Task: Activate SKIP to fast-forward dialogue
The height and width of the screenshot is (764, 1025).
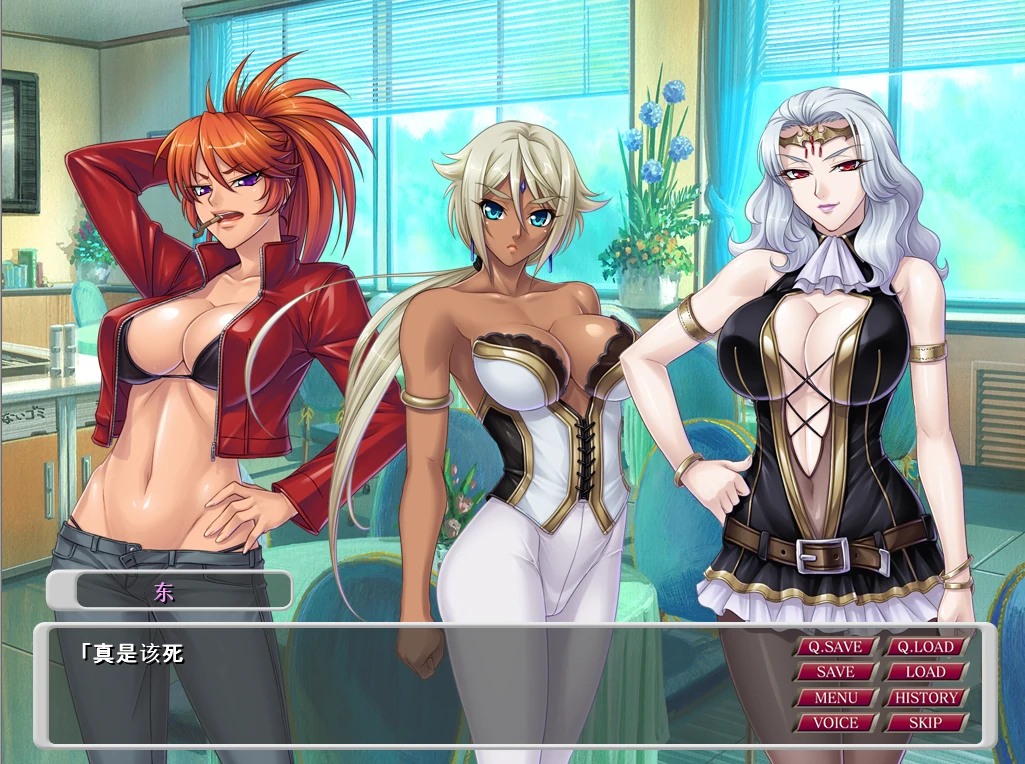Action: click(925, 722)
